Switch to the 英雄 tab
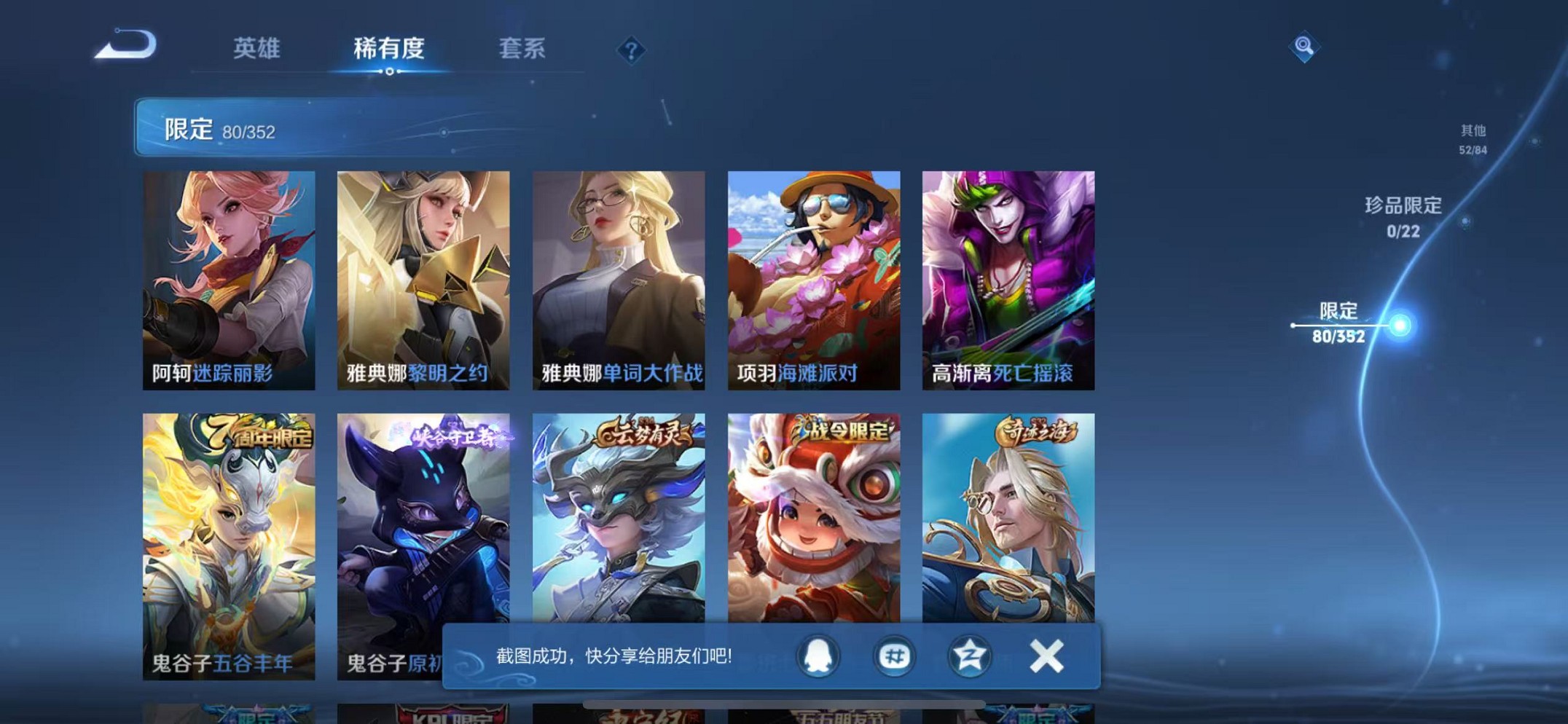 pyautogui.click(x=256, y=48)
